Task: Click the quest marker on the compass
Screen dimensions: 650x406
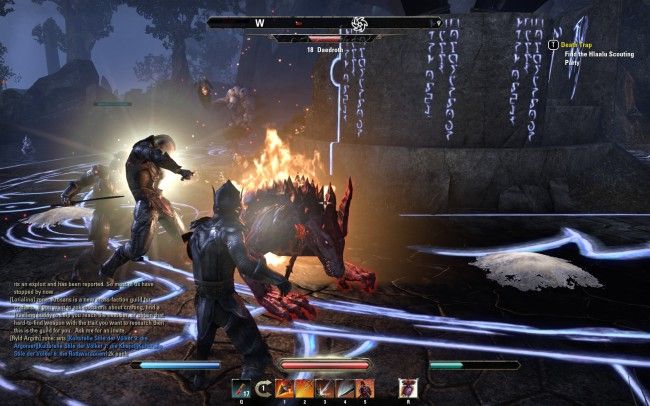Action: pos(357,21)
